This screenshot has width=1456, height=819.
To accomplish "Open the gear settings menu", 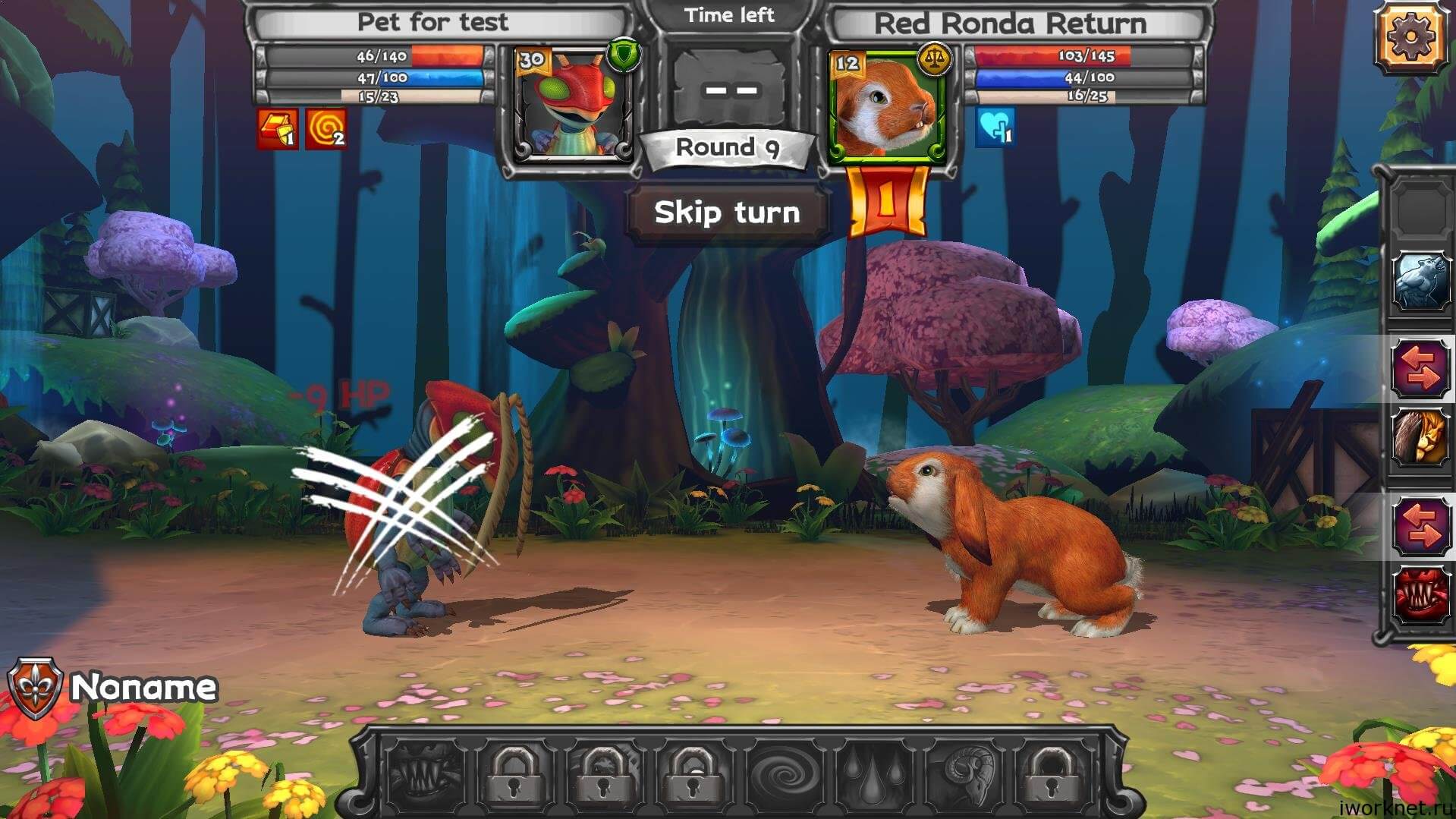I will tap(1410, 36).
